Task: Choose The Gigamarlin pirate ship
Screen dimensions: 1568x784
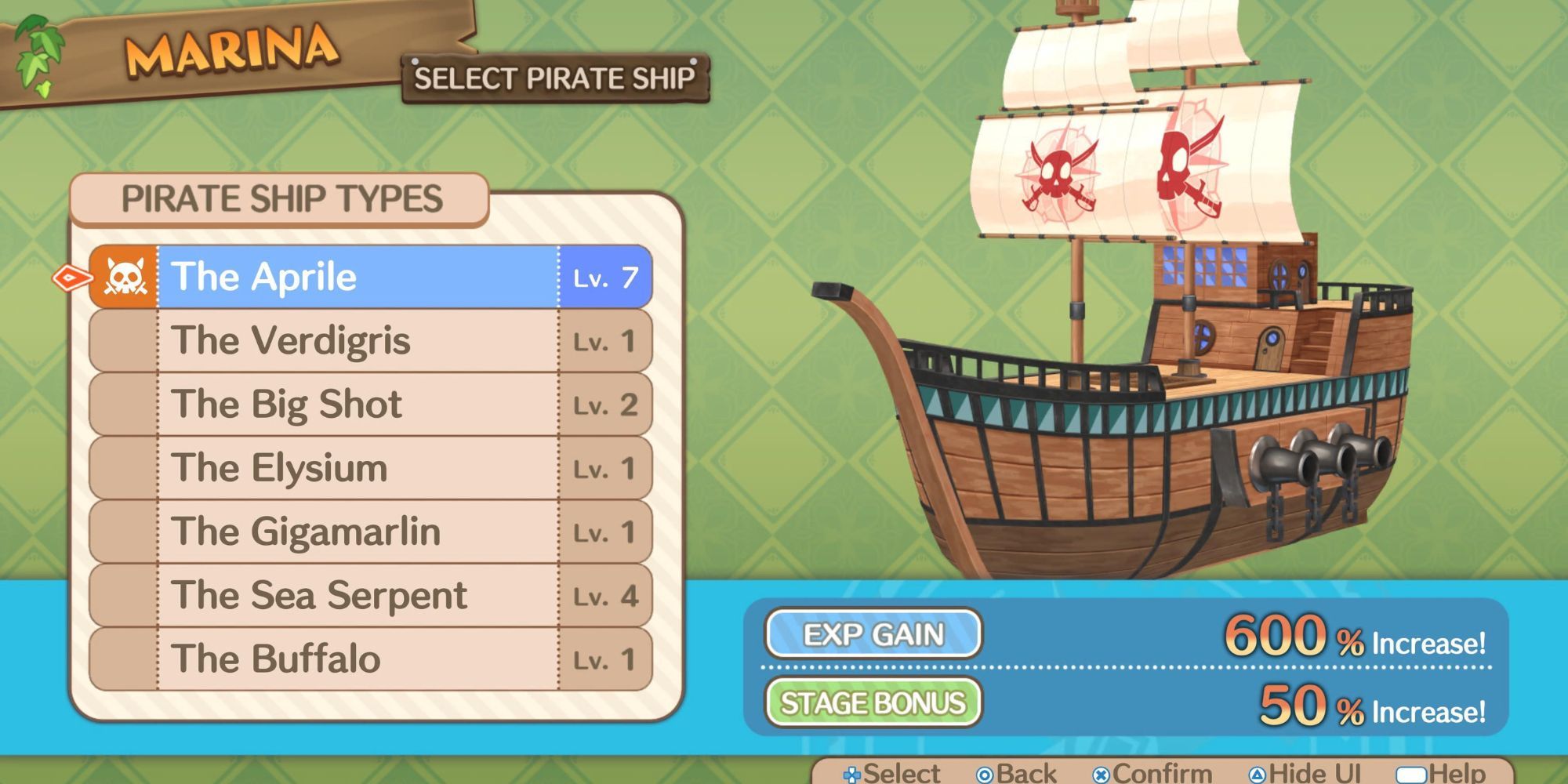Action: pyautogui.click(x=368, y=532)
